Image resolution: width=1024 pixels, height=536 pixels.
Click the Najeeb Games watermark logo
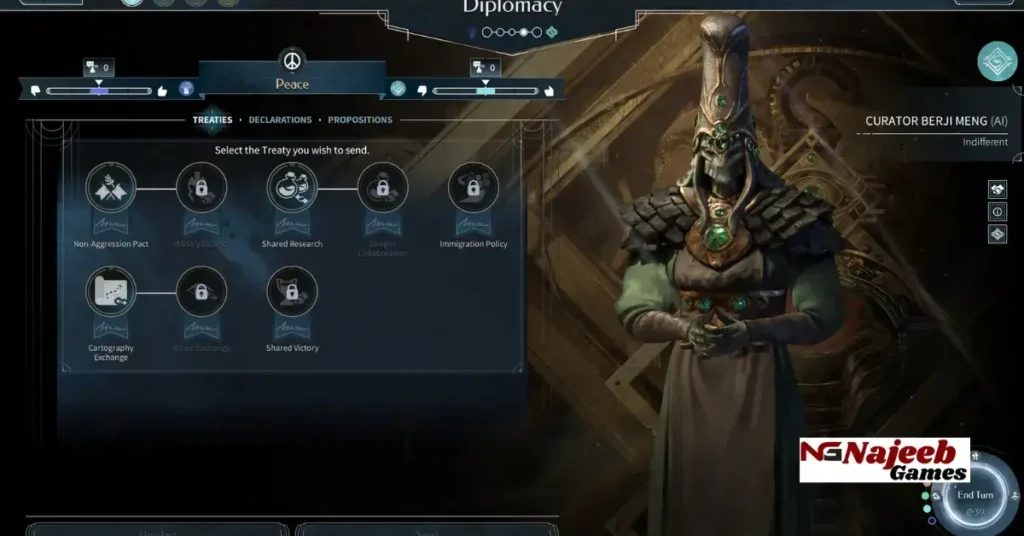[x=884, y=460]
